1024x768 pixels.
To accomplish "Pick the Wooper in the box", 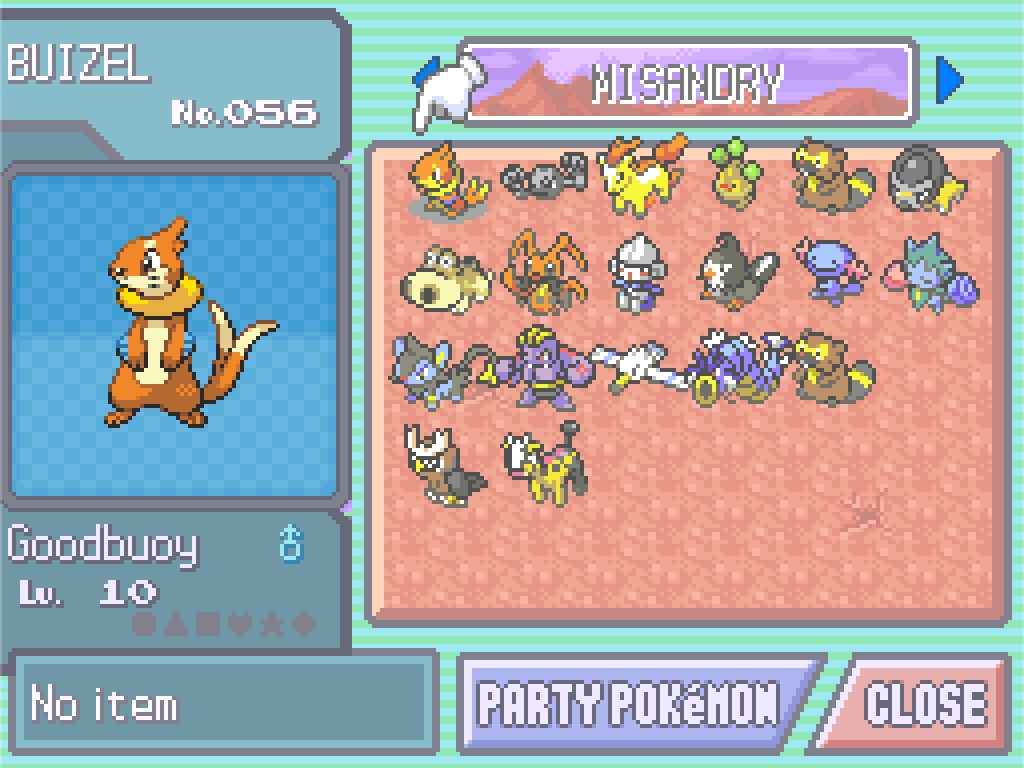I will click(832, 270).
